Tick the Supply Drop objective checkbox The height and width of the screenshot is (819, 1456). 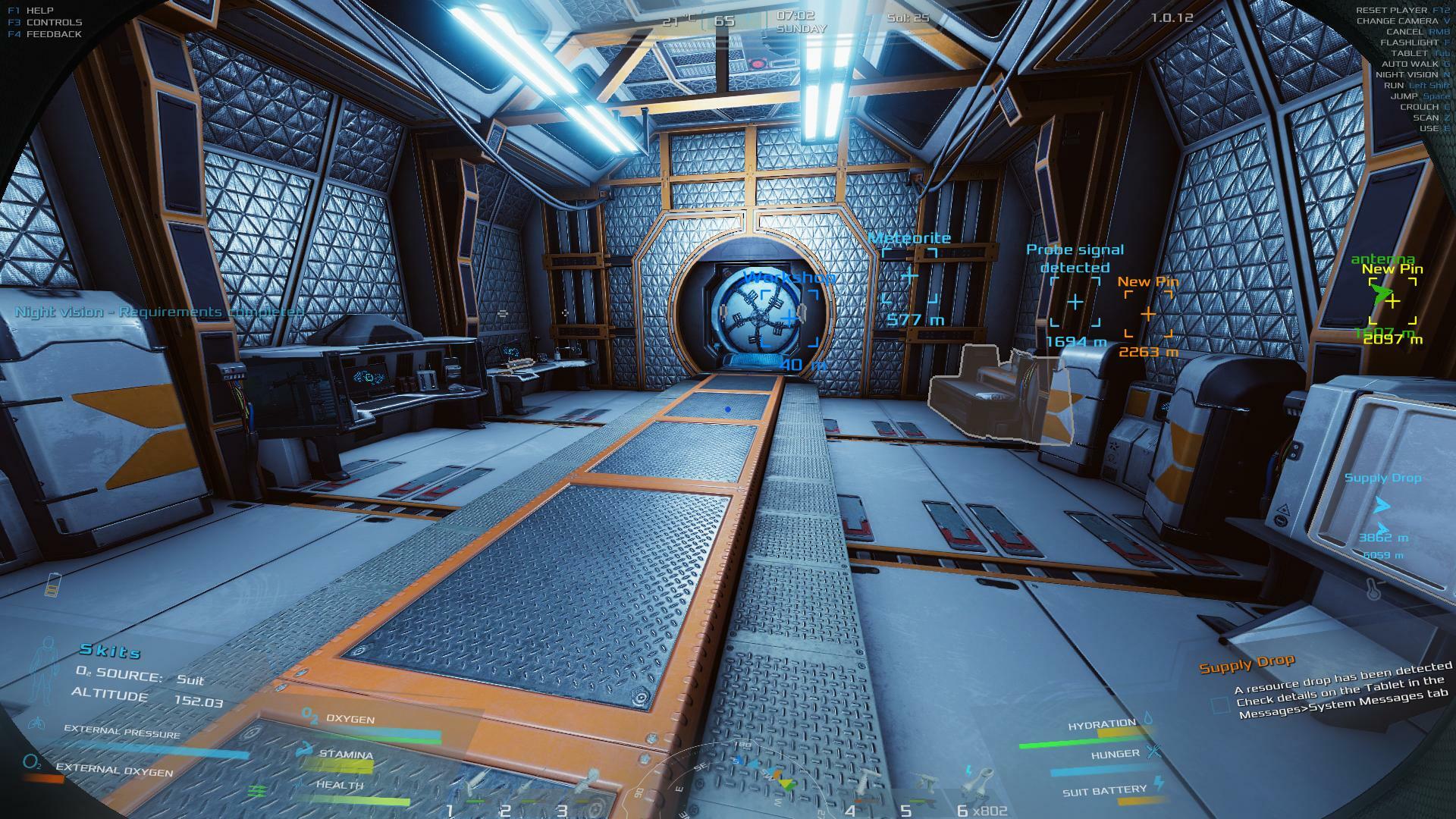1220,706
